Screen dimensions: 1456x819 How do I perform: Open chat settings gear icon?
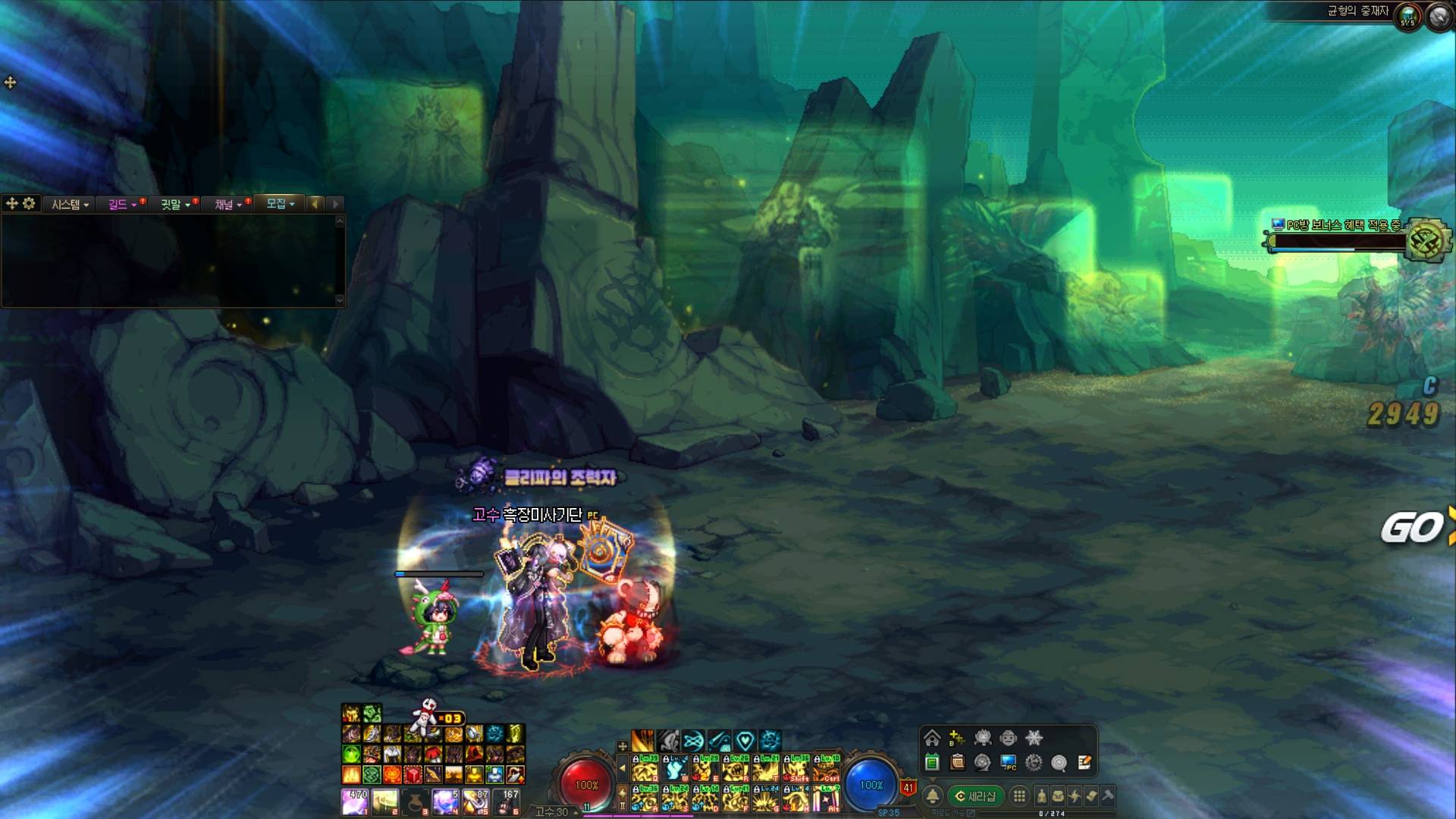[x=29, y=203]
